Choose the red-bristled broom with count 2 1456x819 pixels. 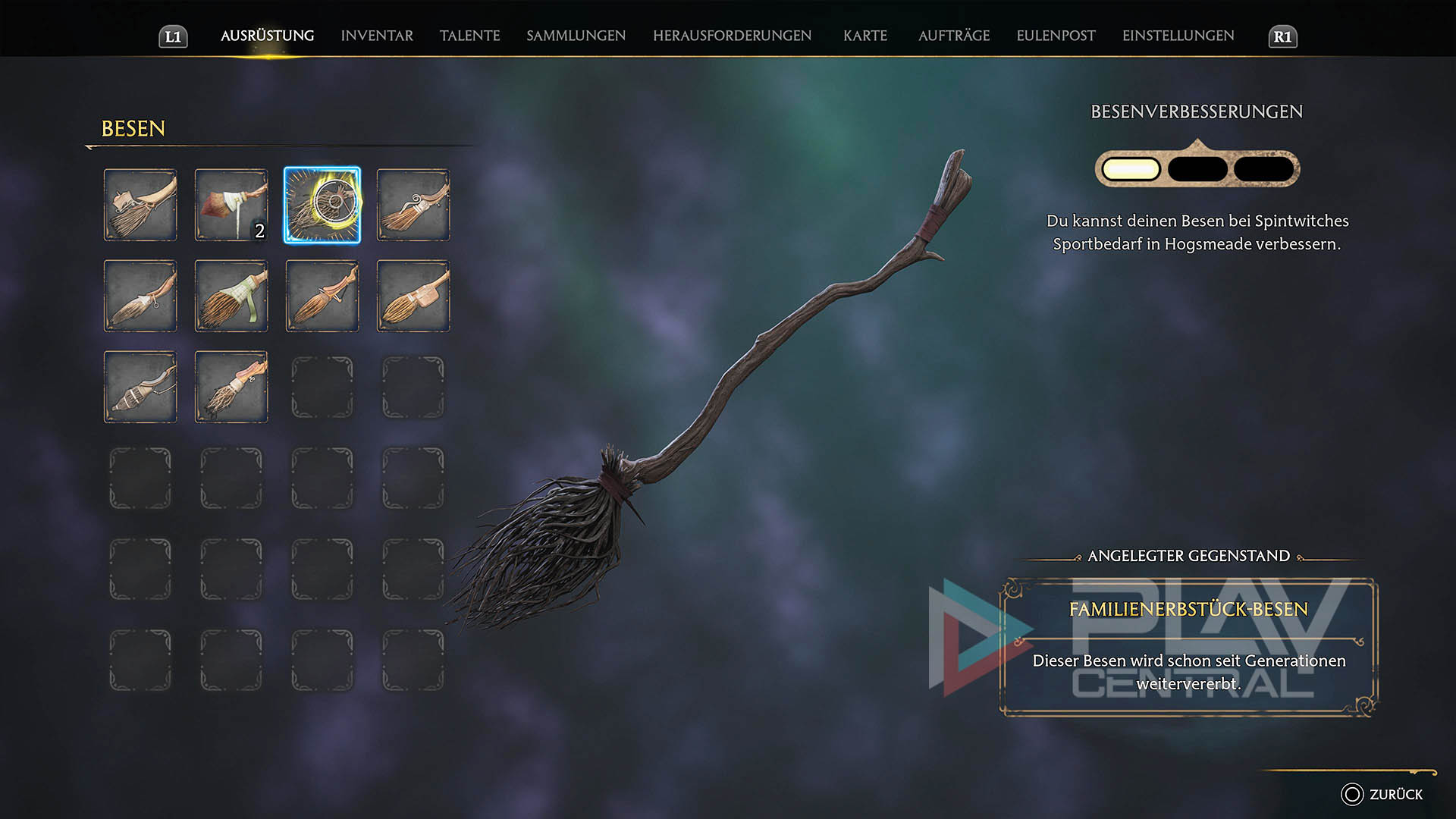[x=231, y=205]
